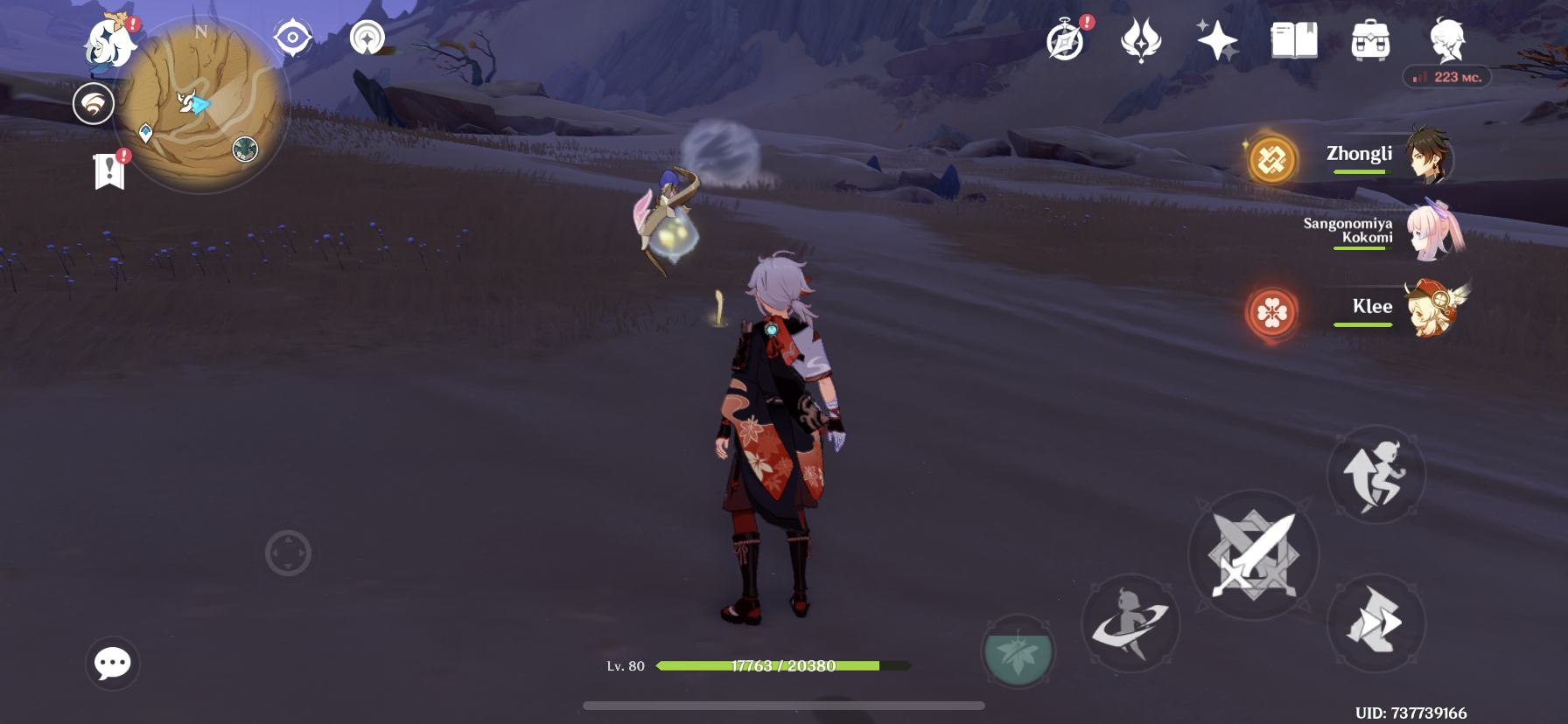Open the Paimon menu
Screen dimensions: 1568x724
pyautogui.click(x=108, y=41)
